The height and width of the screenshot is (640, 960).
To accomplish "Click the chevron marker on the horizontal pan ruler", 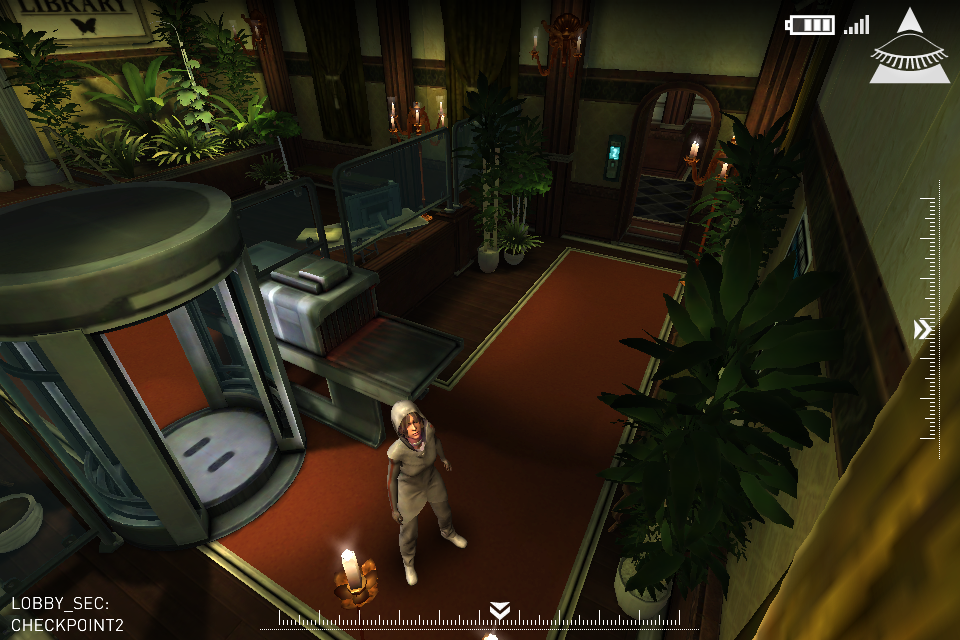I will coord(500,610).
